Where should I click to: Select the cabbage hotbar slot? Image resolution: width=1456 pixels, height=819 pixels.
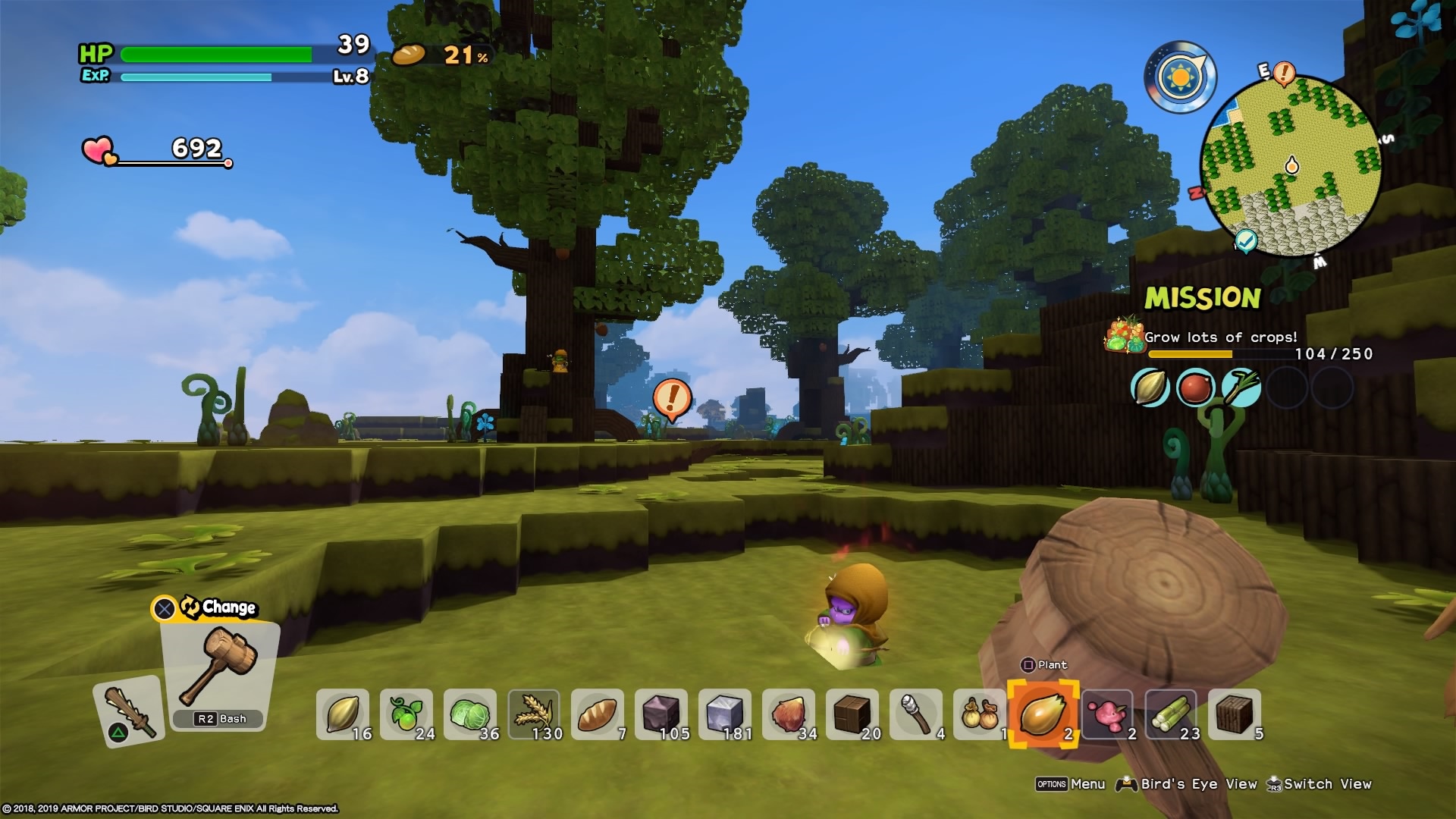(x=470, y=714)
